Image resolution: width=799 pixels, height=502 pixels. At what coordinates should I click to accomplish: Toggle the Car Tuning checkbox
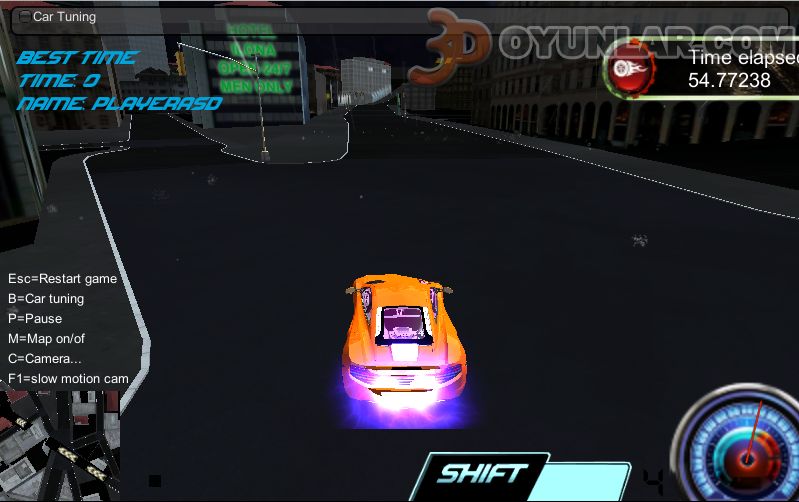click(25, 17)
